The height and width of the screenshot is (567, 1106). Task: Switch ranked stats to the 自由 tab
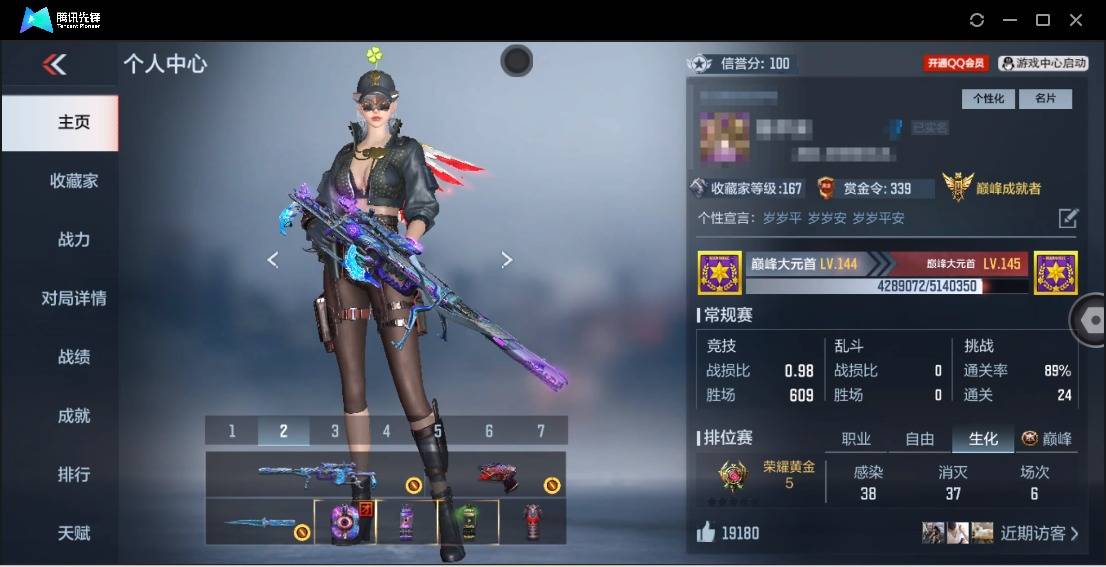(x=920, y=439)
